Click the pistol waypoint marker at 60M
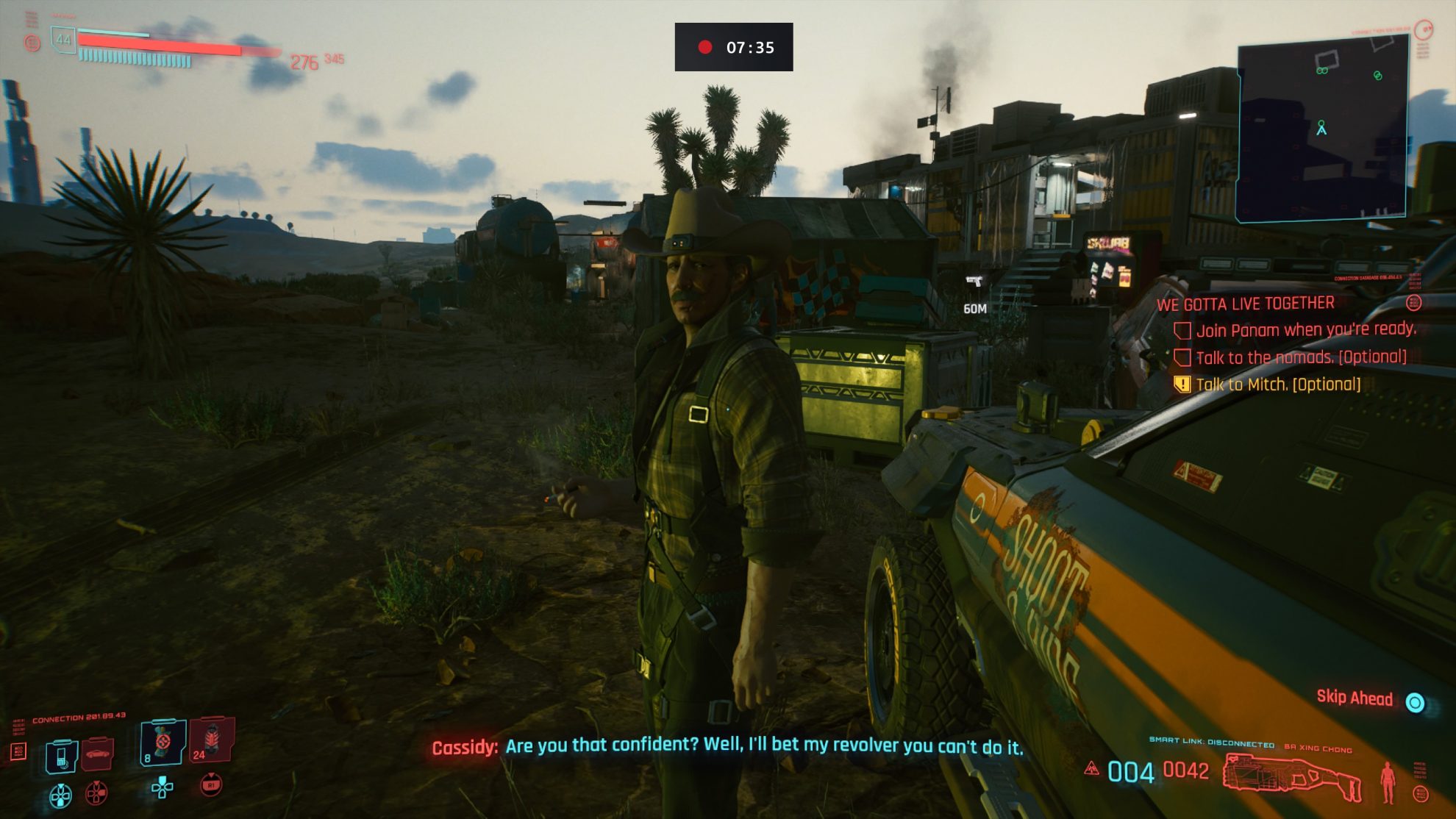This screenshot has width=1456, height=819. pos(974,282)
